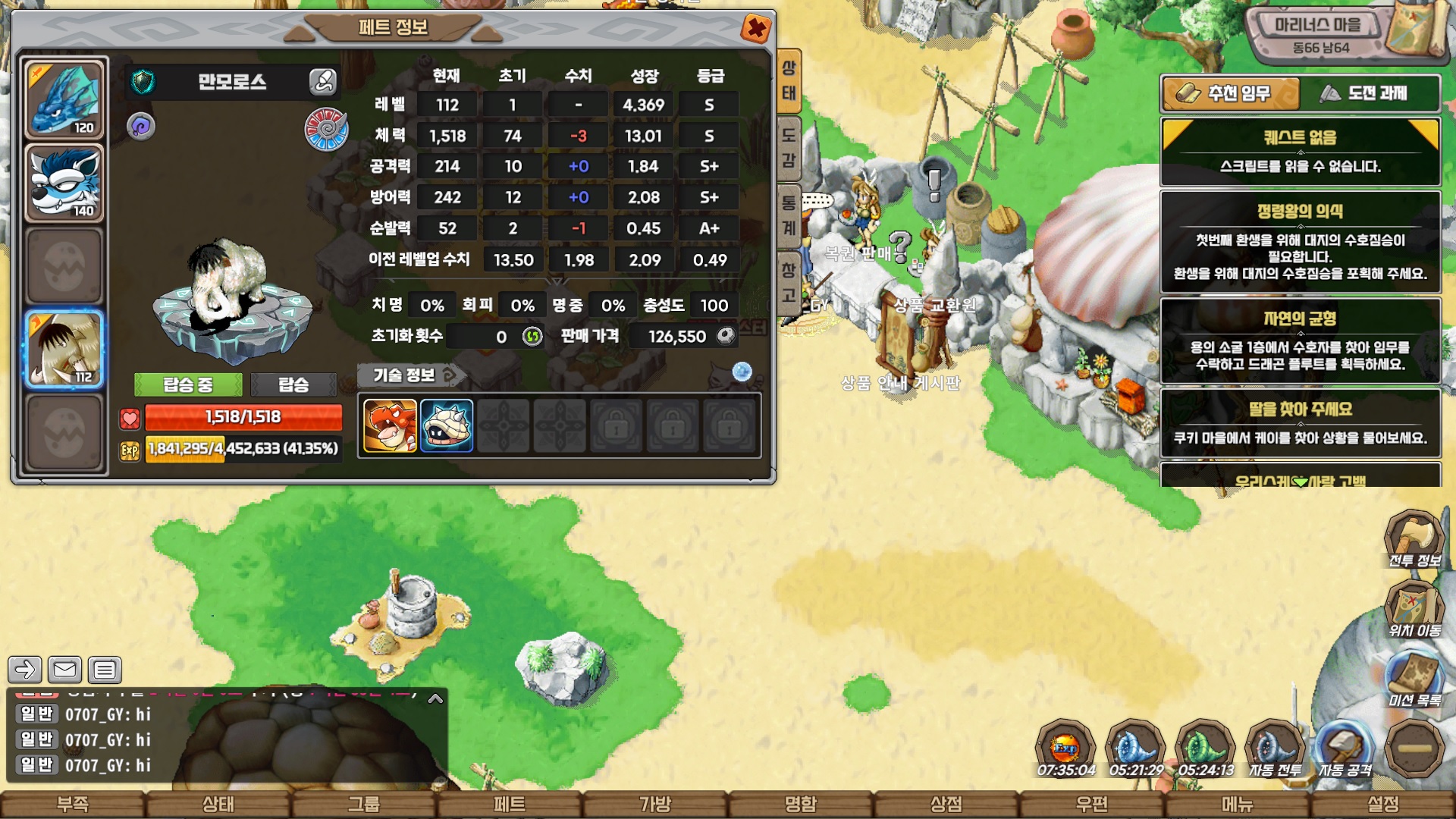Open 전투 정보 battle info
This screenshot has width=1456, height=819.
(1414, 540)
